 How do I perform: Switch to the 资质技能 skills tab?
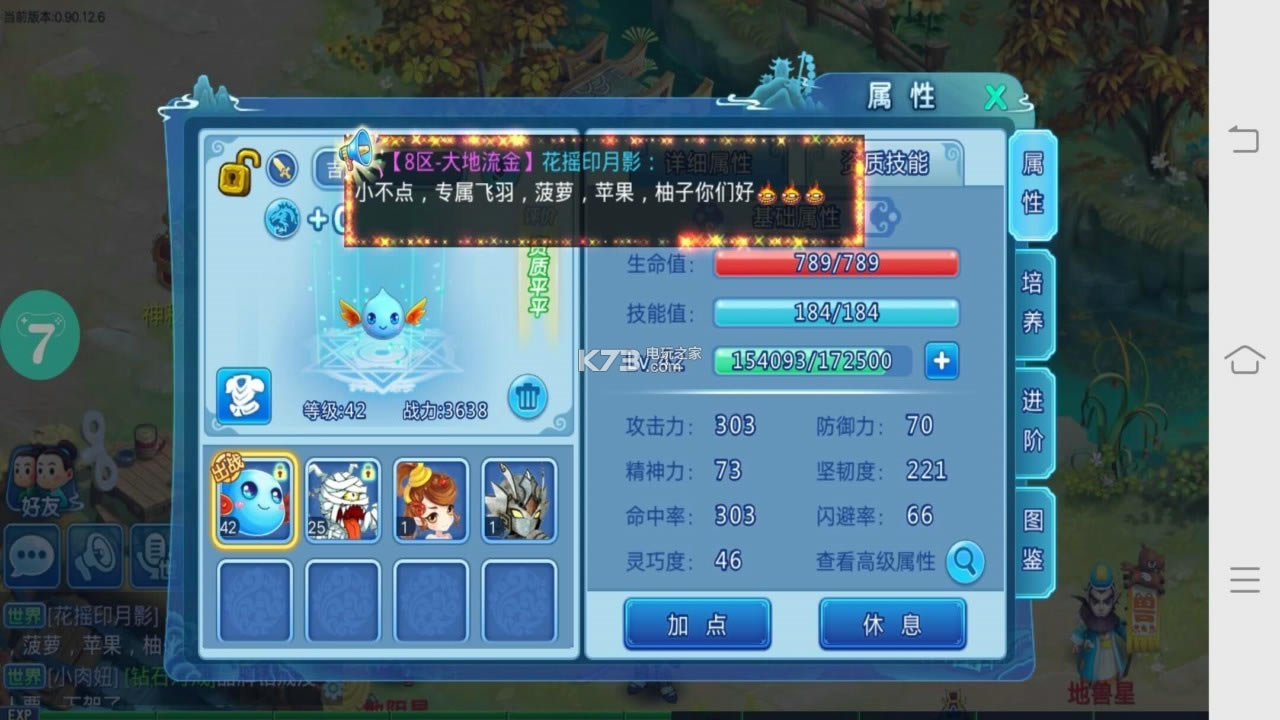[888, 163]
